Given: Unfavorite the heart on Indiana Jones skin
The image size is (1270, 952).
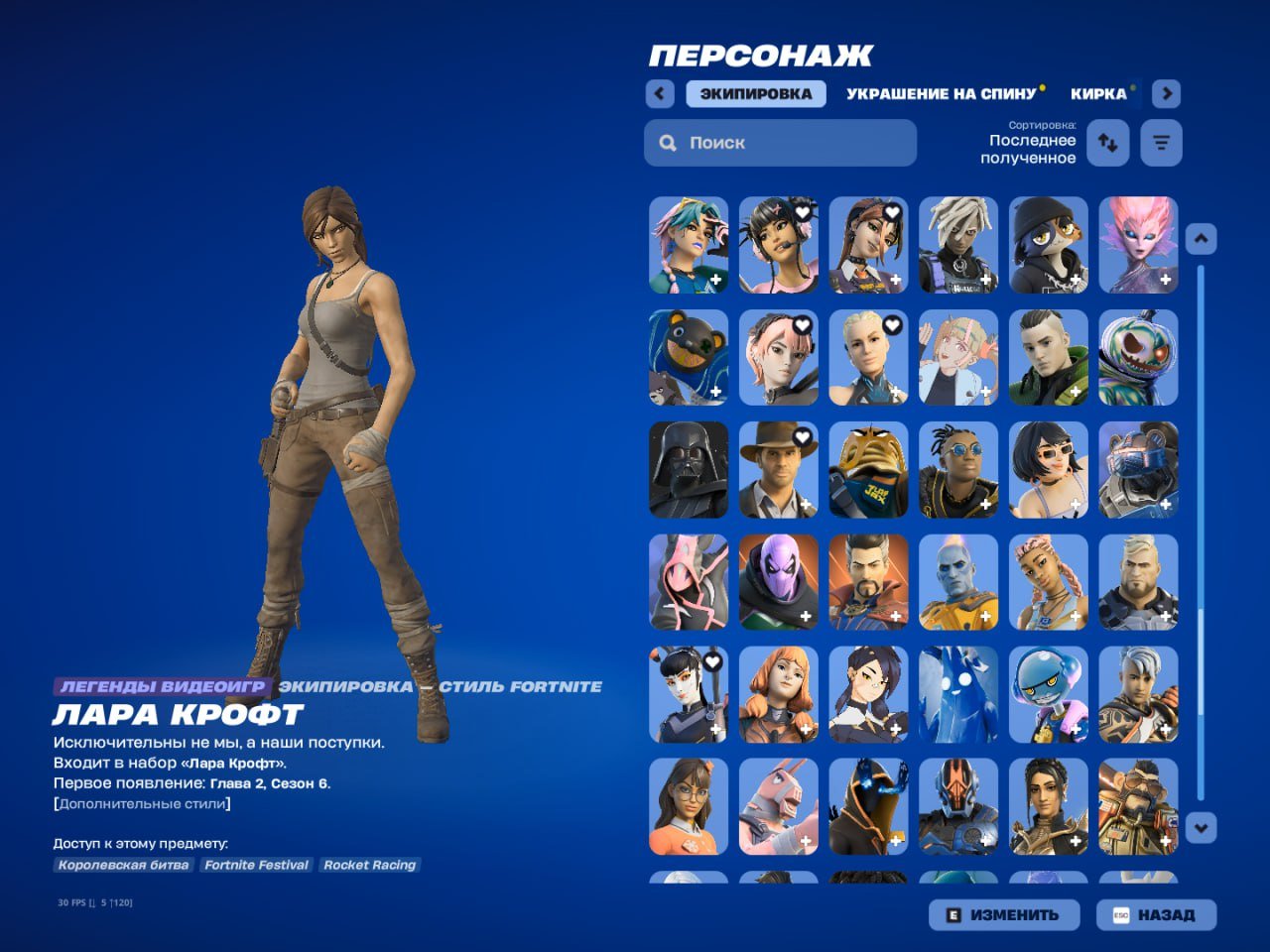Looking at the screenshot, I should 802,436.
